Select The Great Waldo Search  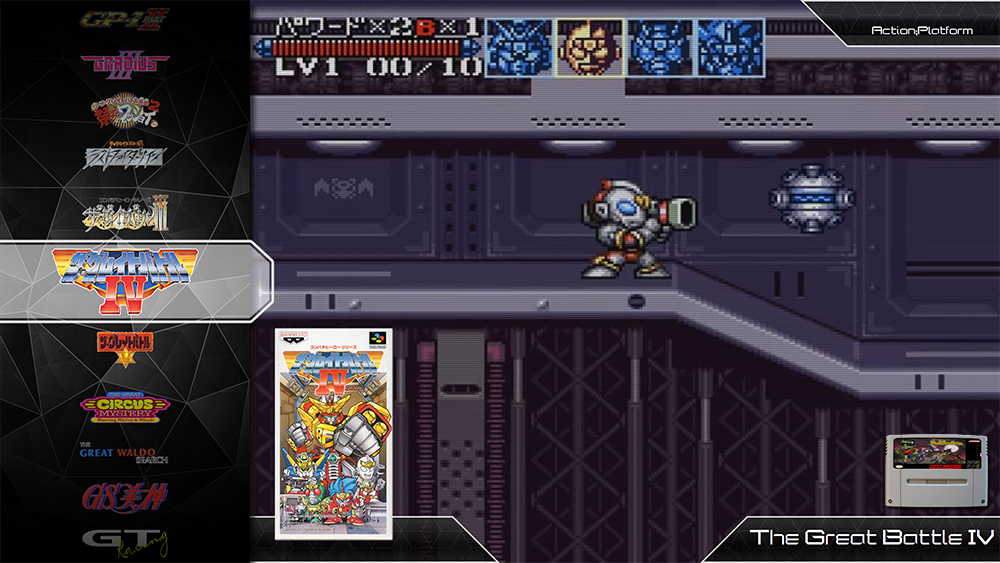(x=125, y=453)
